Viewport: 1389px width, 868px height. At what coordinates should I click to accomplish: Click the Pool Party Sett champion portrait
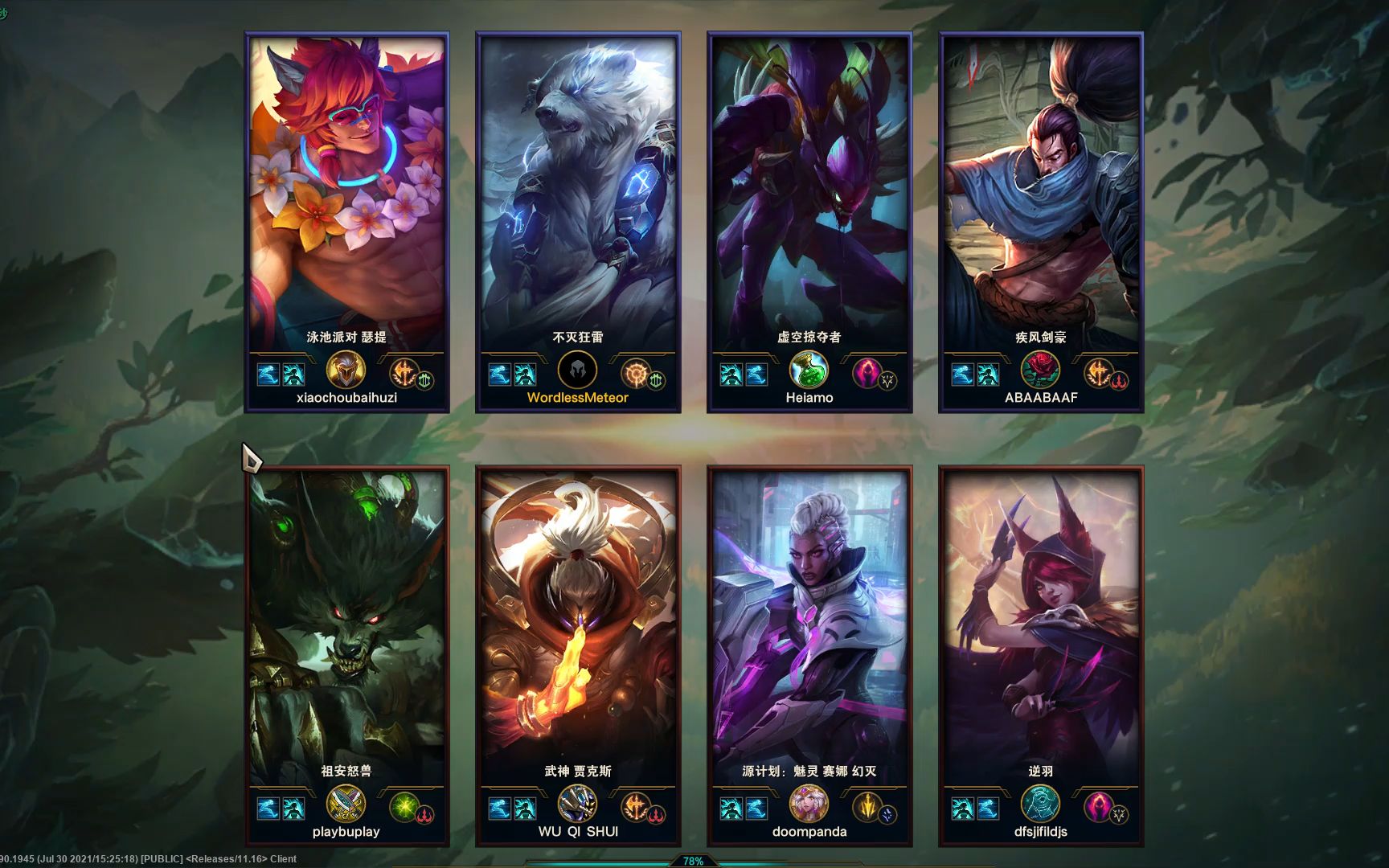[x=346, y=185]
